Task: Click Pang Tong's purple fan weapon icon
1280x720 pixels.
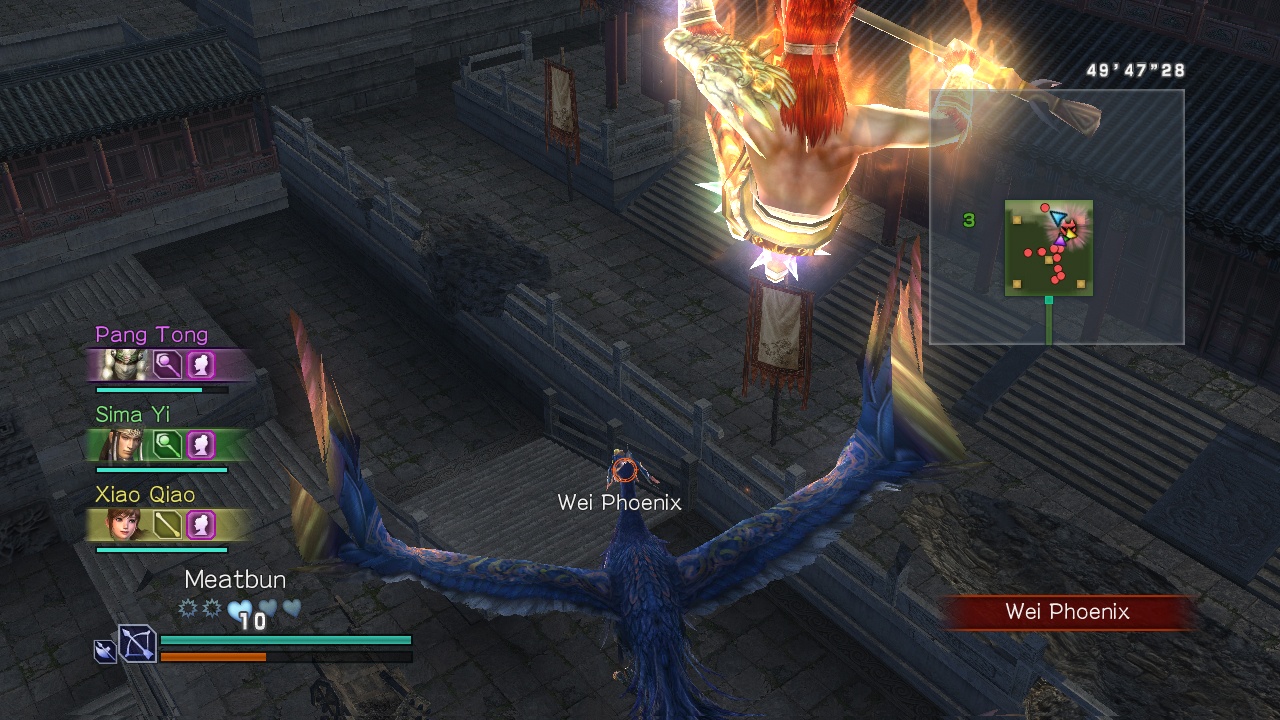Action: (x=167, y=364)
